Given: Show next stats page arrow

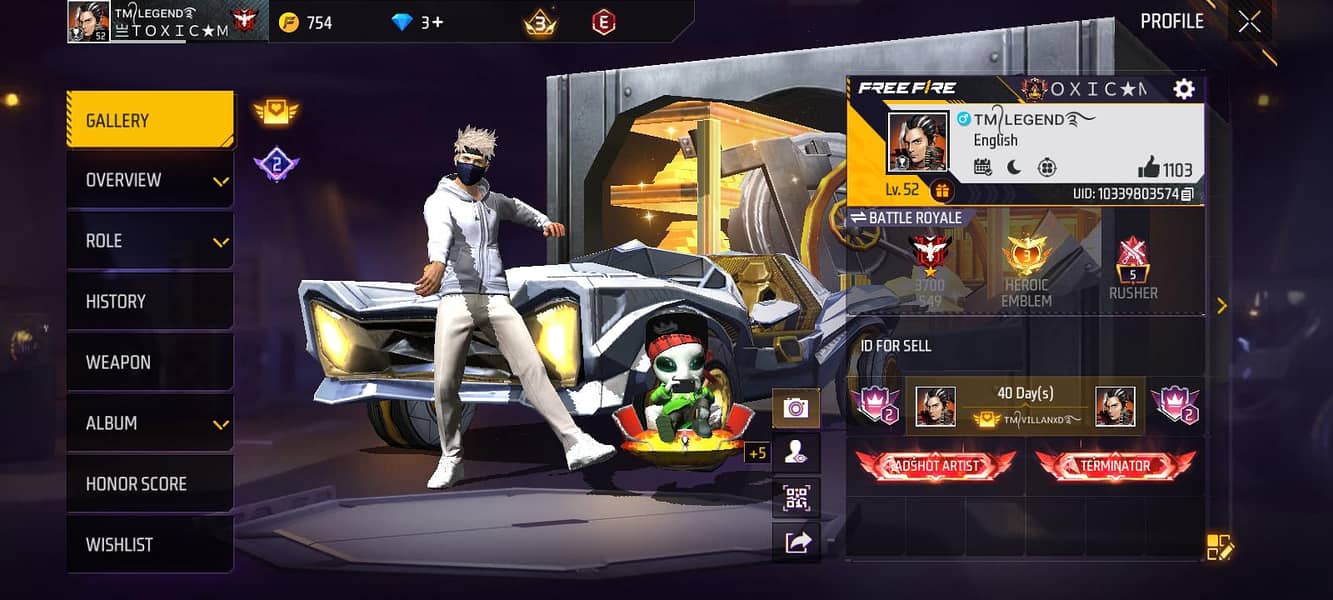Looking at the screenshot, I should coord(1222,306).
